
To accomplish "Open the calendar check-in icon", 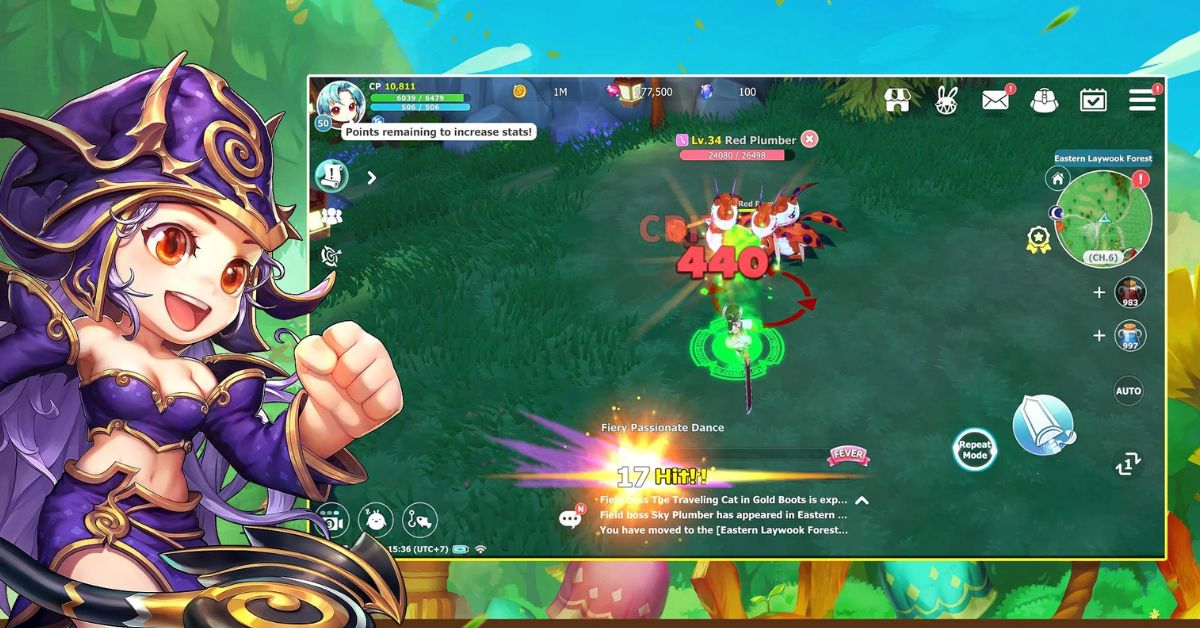I will tap(1093, 100).
